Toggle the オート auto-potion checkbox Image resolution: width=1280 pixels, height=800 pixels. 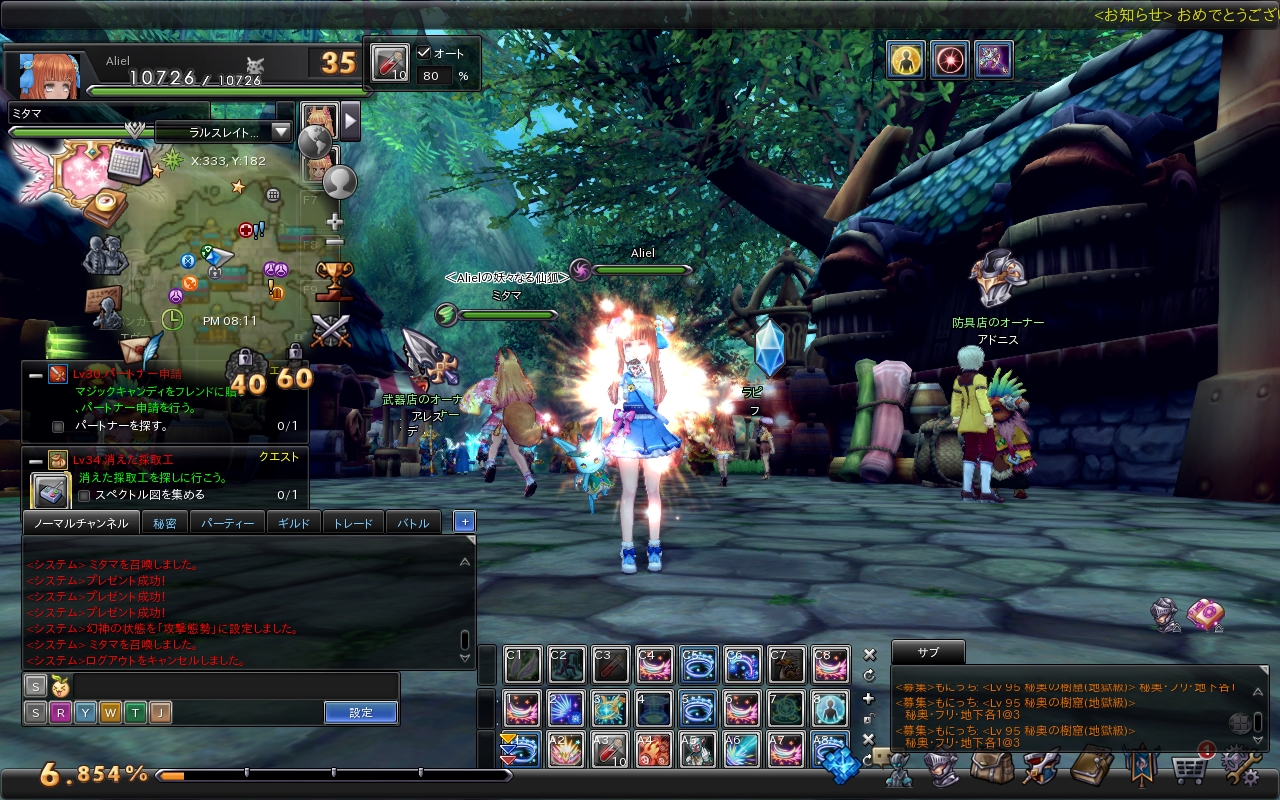pos(424,53)
